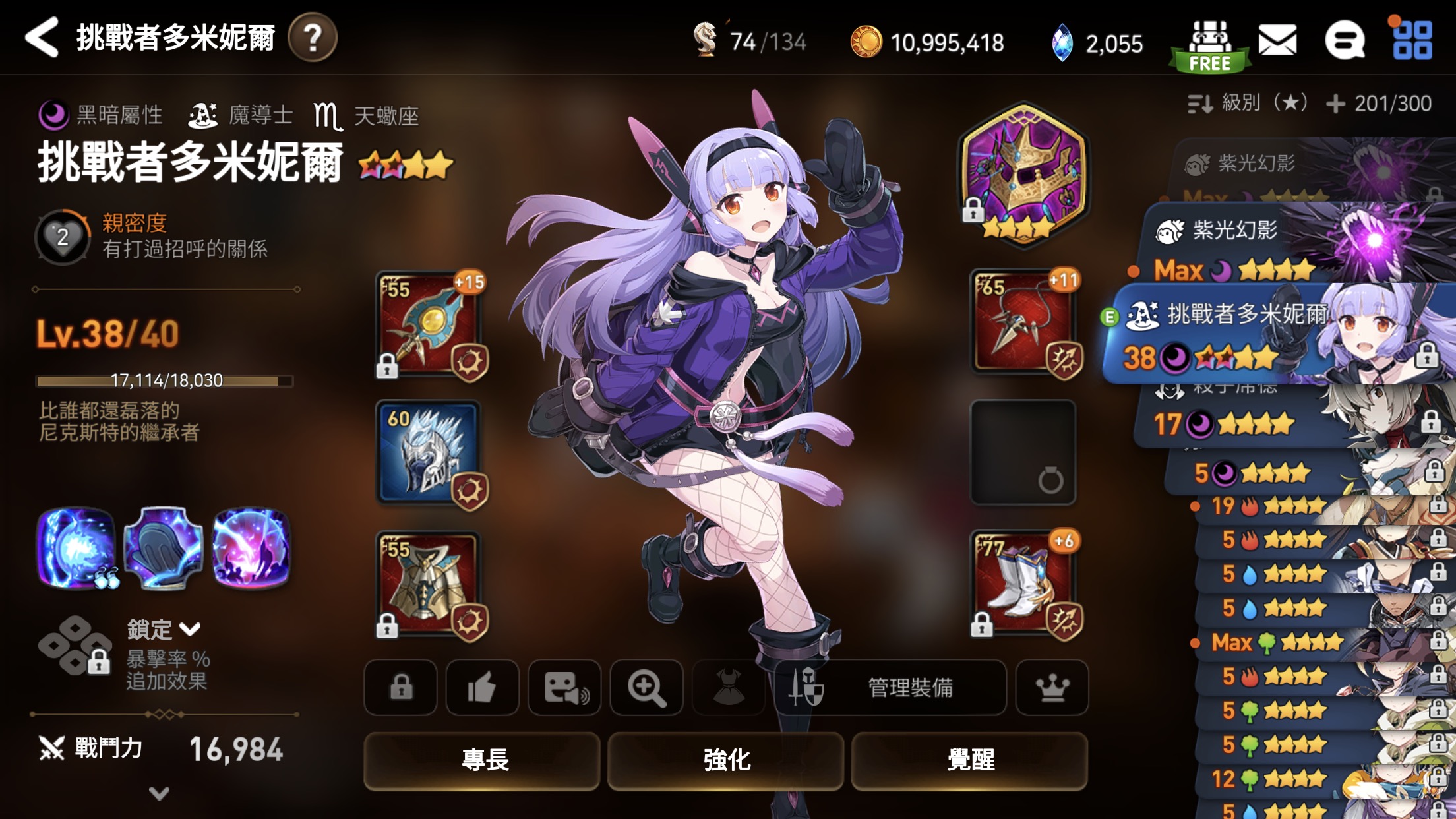Toggle the character lock icon
The width and height of the screenshot is (1456, 819).
click(x=400, y=688)
